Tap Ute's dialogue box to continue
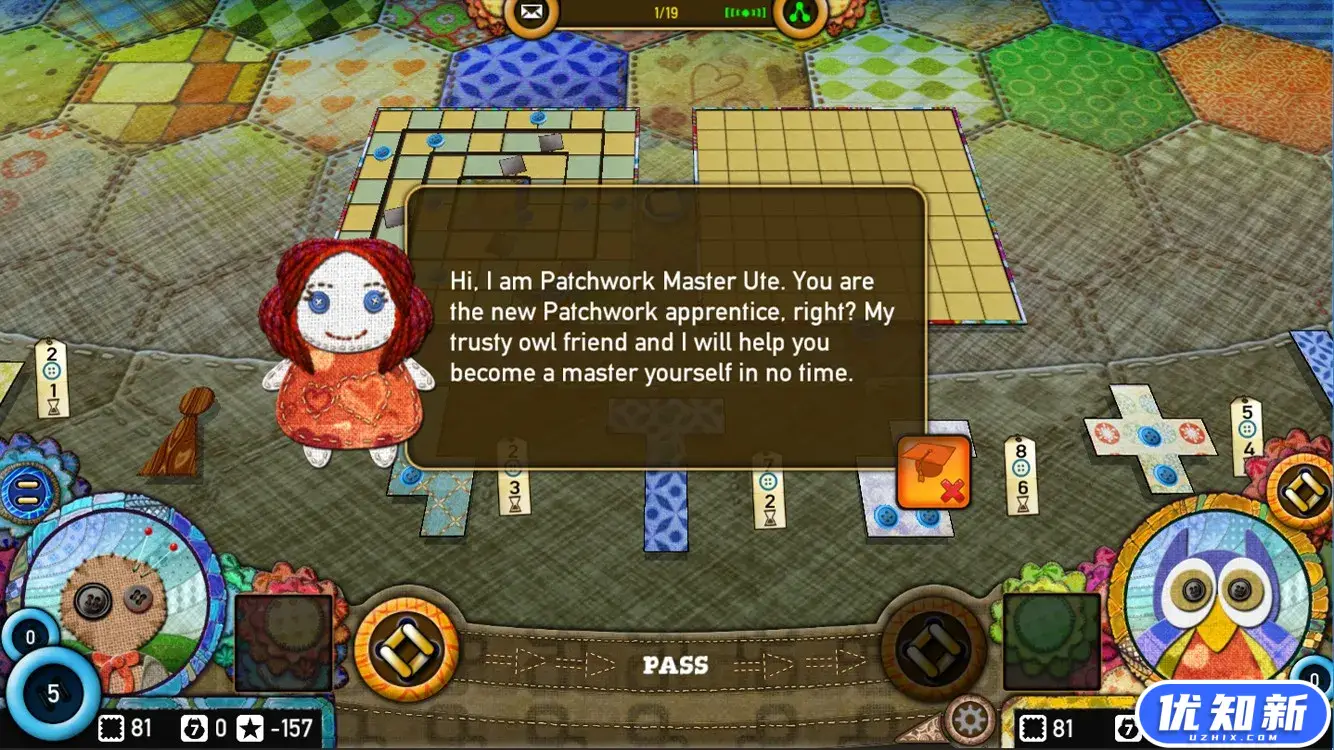 pyautogui.click(x=666, y=328)
